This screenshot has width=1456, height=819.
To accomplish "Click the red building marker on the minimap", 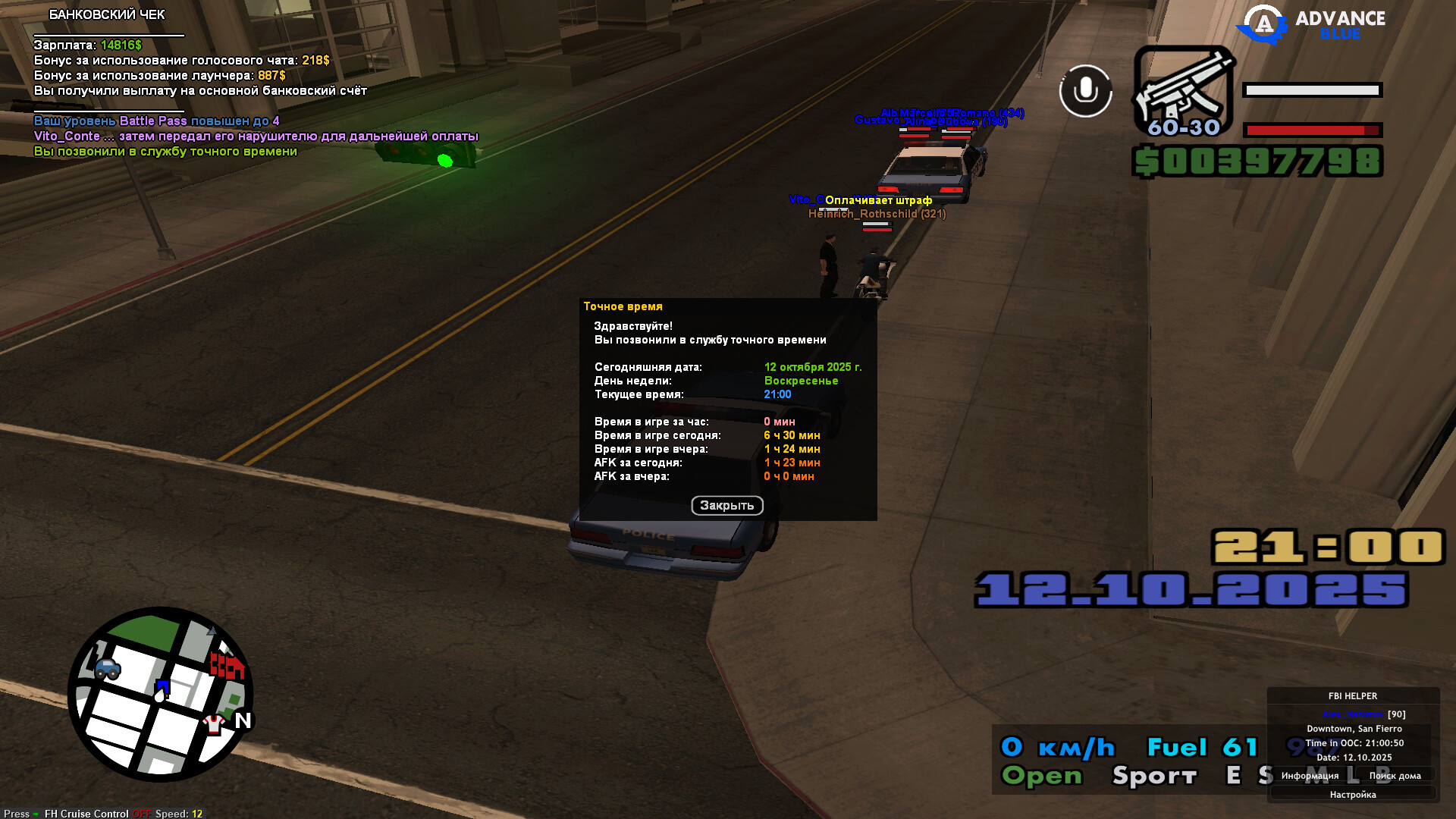I will (x=227, y=665).
